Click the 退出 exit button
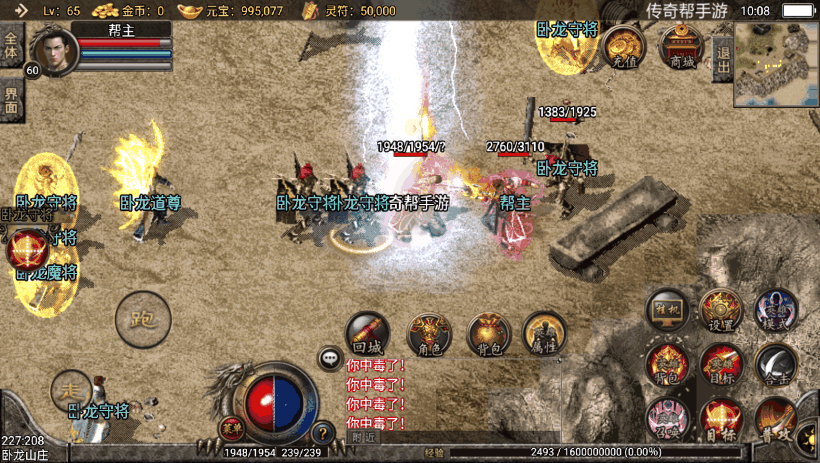Screen dimensions: 820x463 click(722, 53)
